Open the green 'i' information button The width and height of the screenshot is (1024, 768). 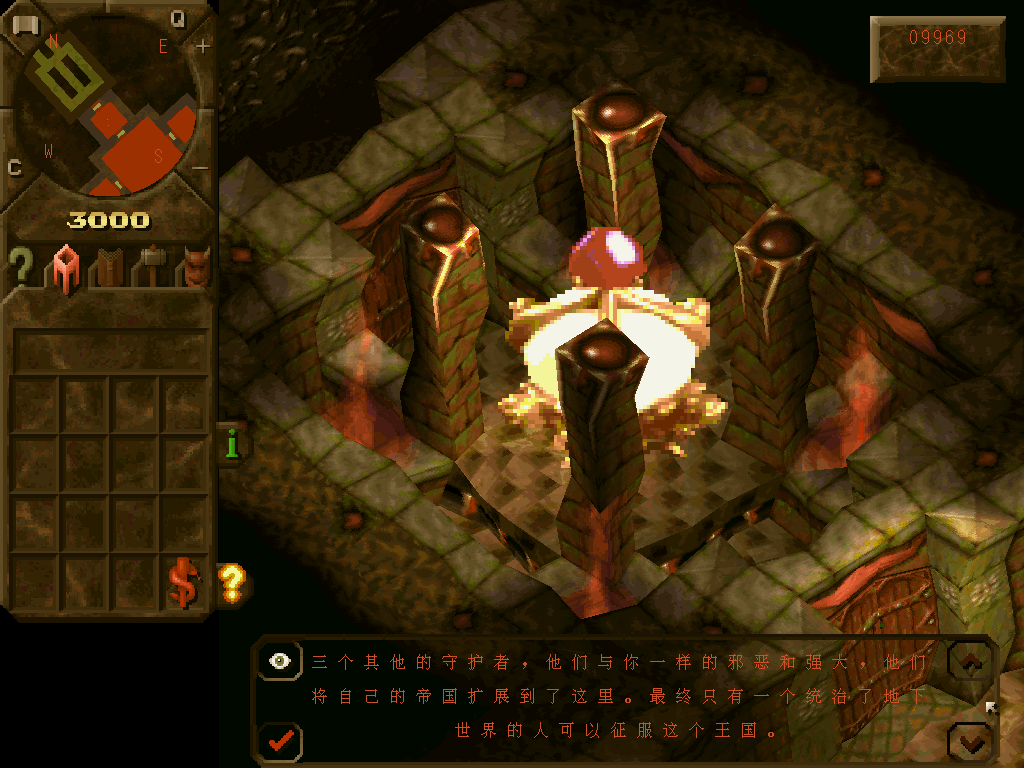pyautogui.click(x=232, y=442)
